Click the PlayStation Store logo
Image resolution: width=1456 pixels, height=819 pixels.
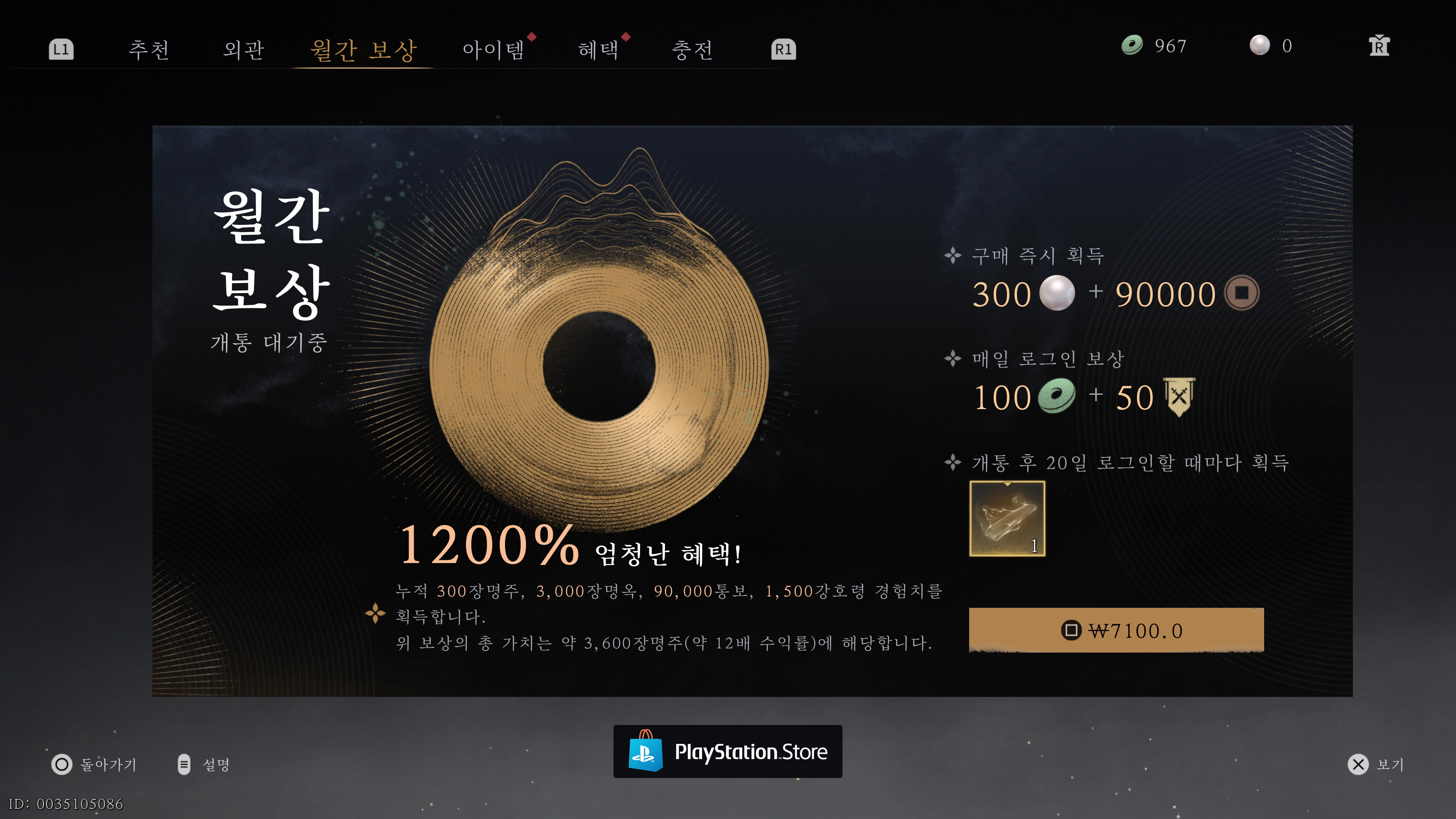coord(728,752)
